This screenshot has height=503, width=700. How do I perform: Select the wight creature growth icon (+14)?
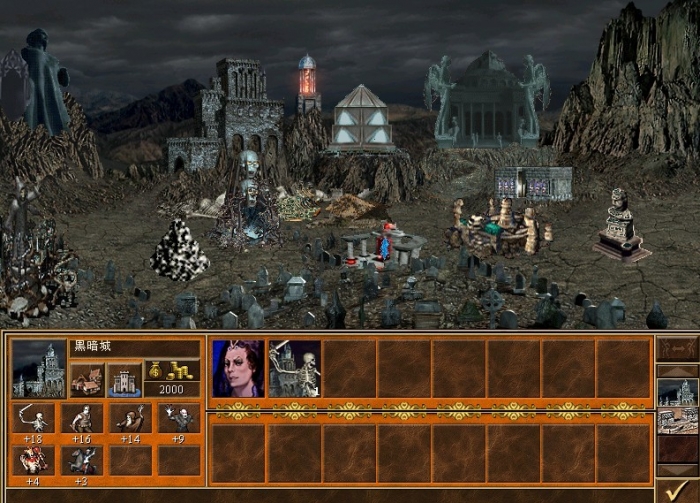tap(130, 418)
